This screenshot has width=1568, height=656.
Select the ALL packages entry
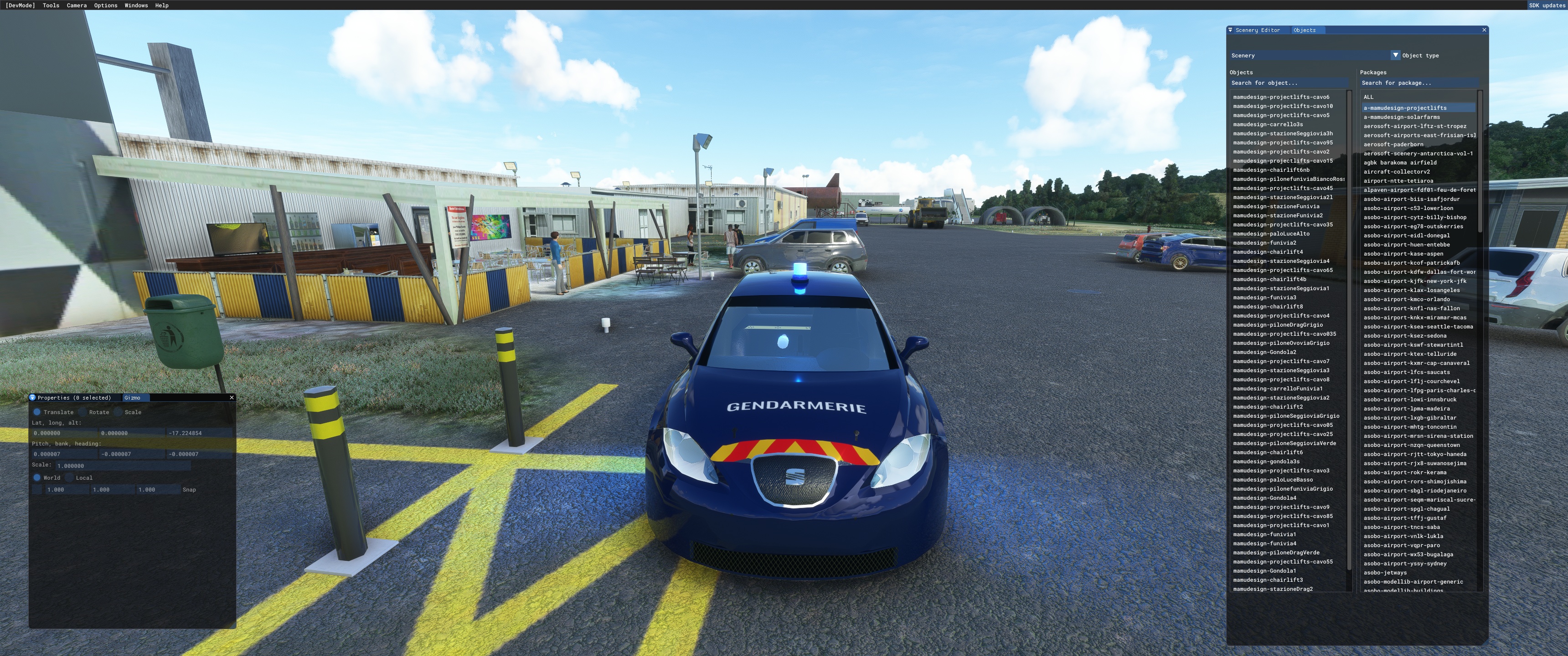[x=1368, y=97]
